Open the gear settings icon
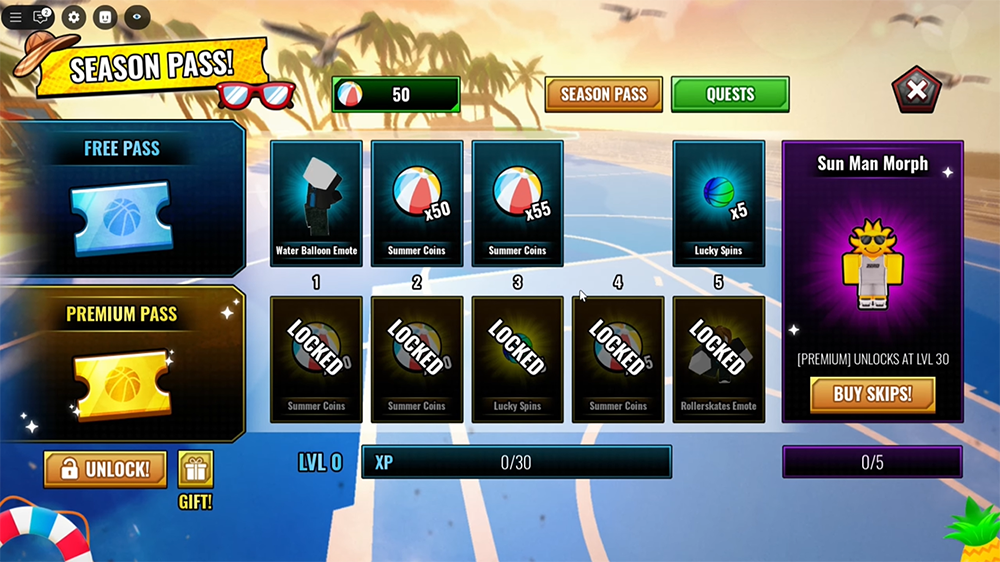The height and width of the screenshot is (562, 1000). click(73, 17)
